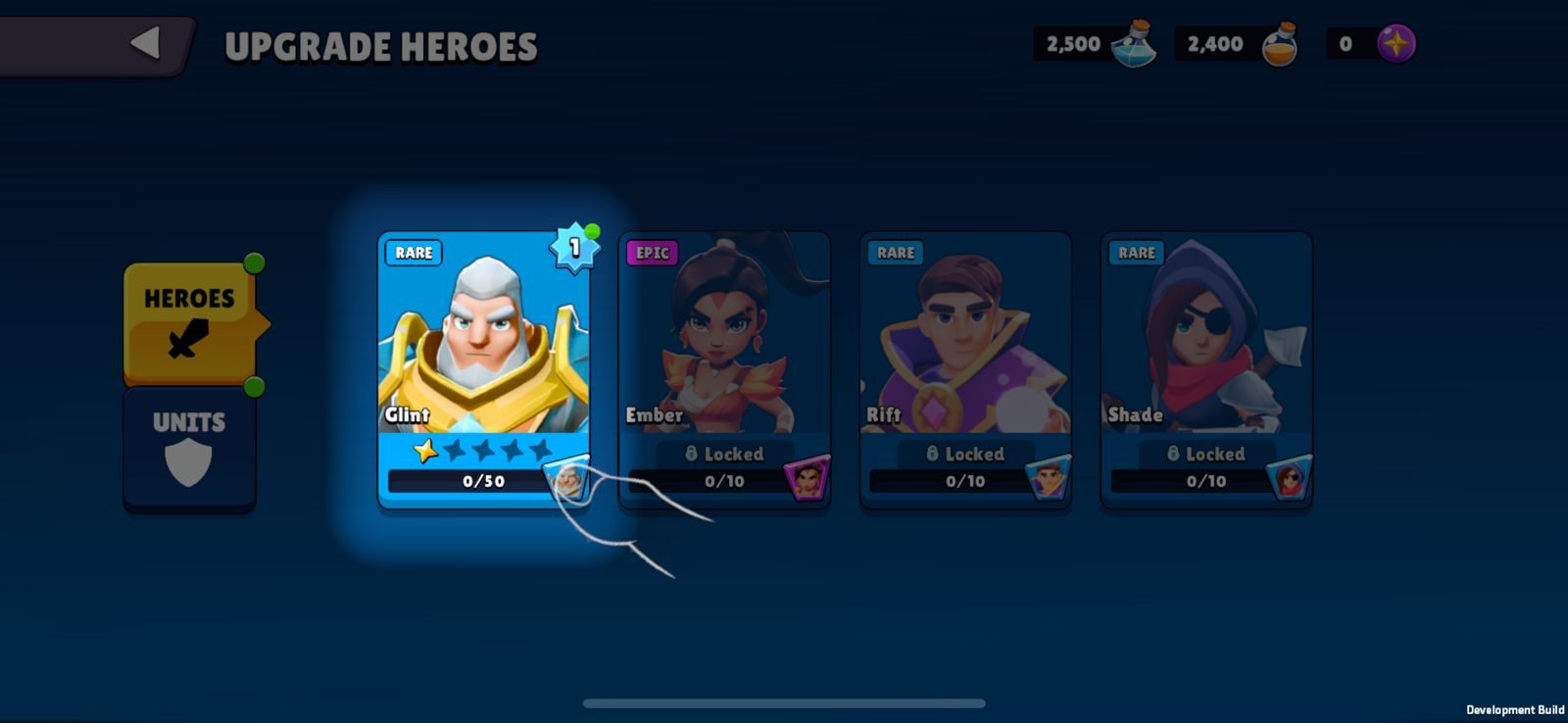
Task: Open the Units tab
Action: pos(189,448)
